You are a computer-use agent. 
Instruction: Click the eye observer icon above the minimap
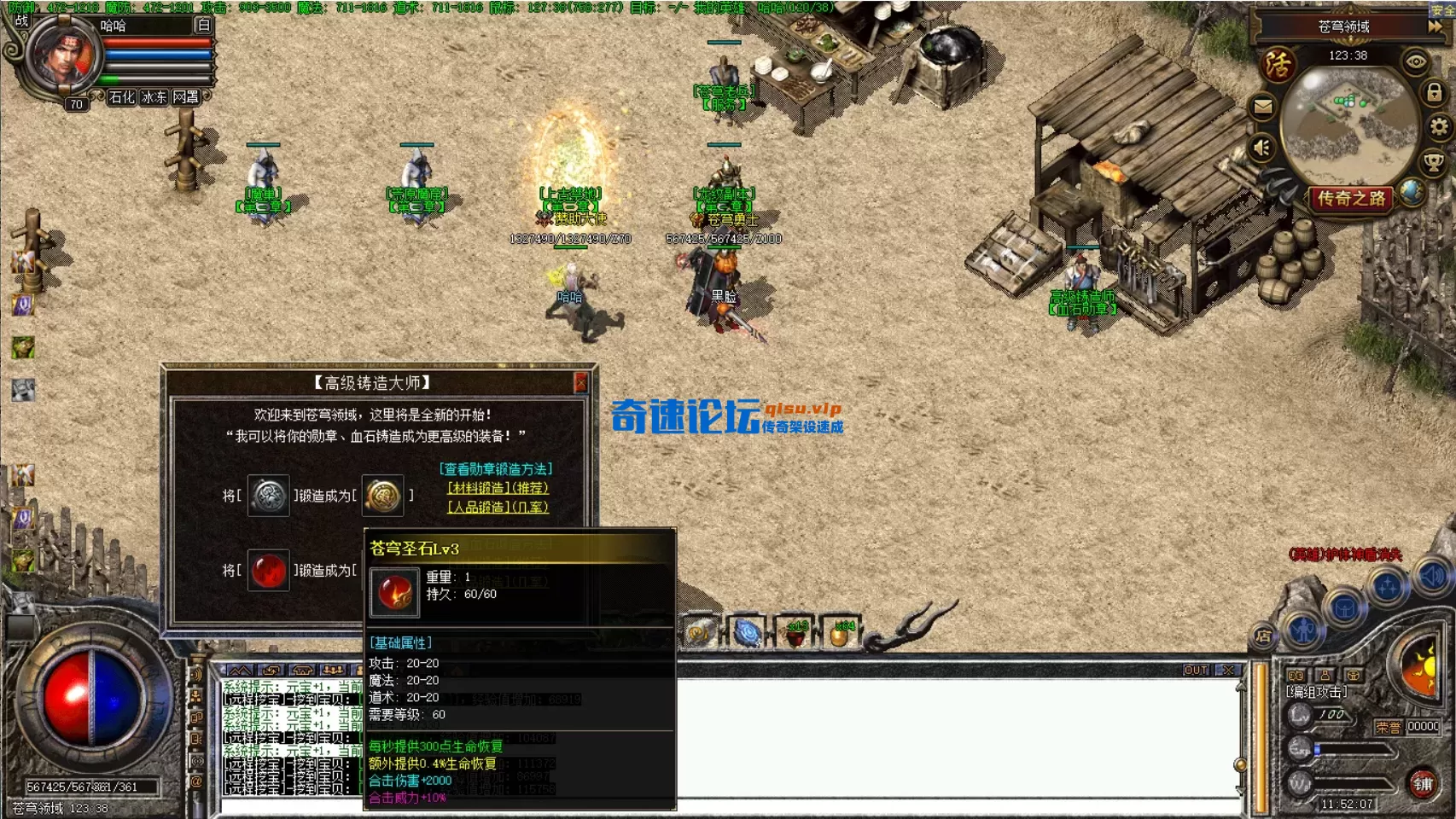[x=1414, y=61]
